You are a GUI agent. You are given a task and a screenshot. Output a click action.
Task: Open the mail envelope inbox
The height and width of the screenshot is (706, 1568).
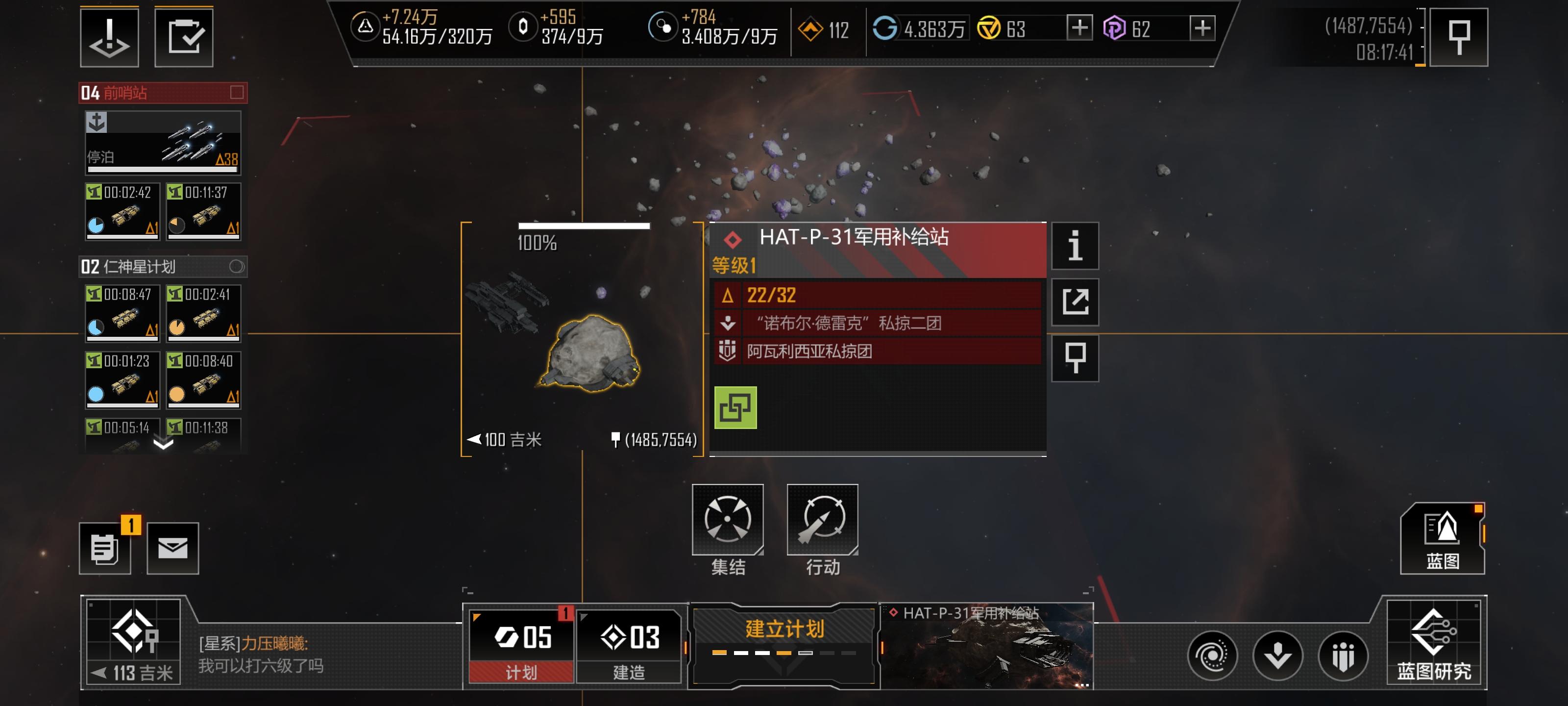pyautogui.click(x=173, y=548)
